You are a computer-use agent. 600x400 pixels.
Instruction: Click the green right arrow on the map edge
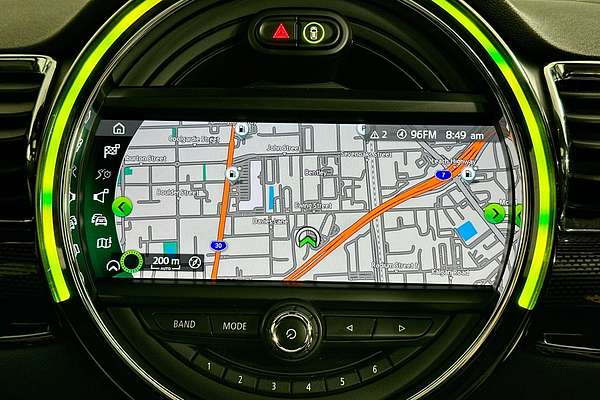pos(494,213)
